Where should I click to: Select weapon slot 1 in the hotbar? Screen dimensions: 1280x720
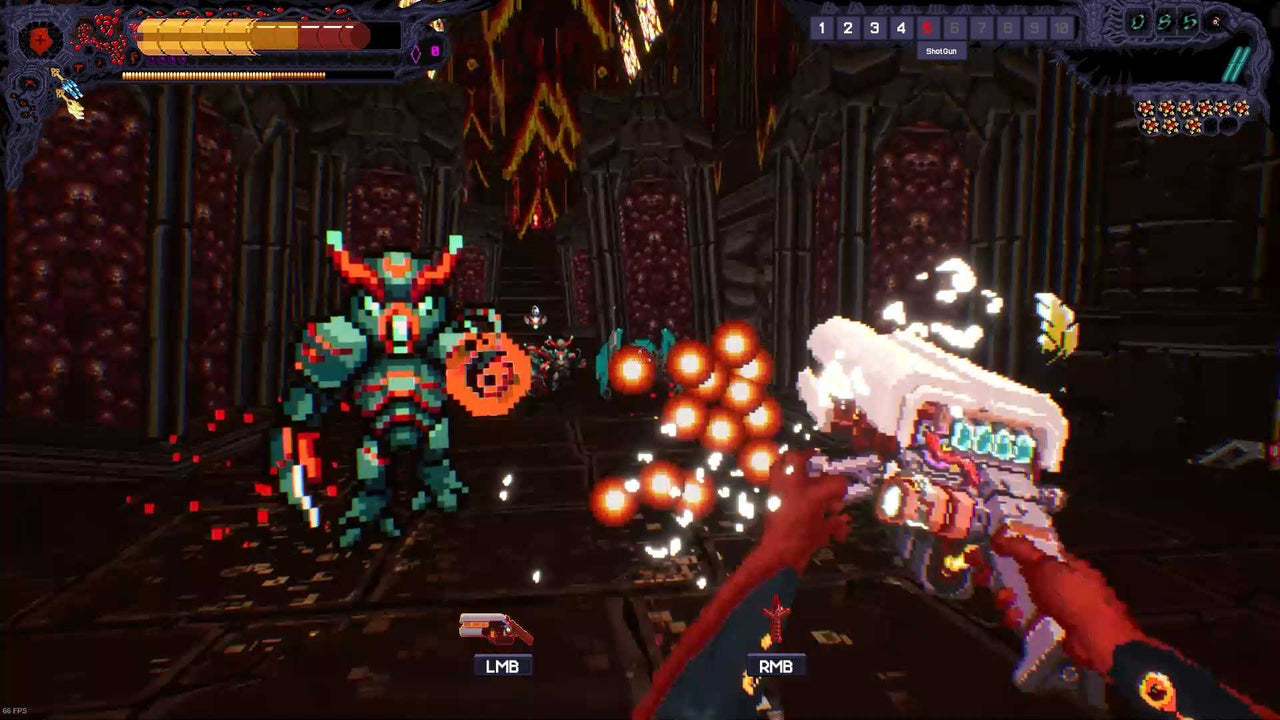(821, 27)
